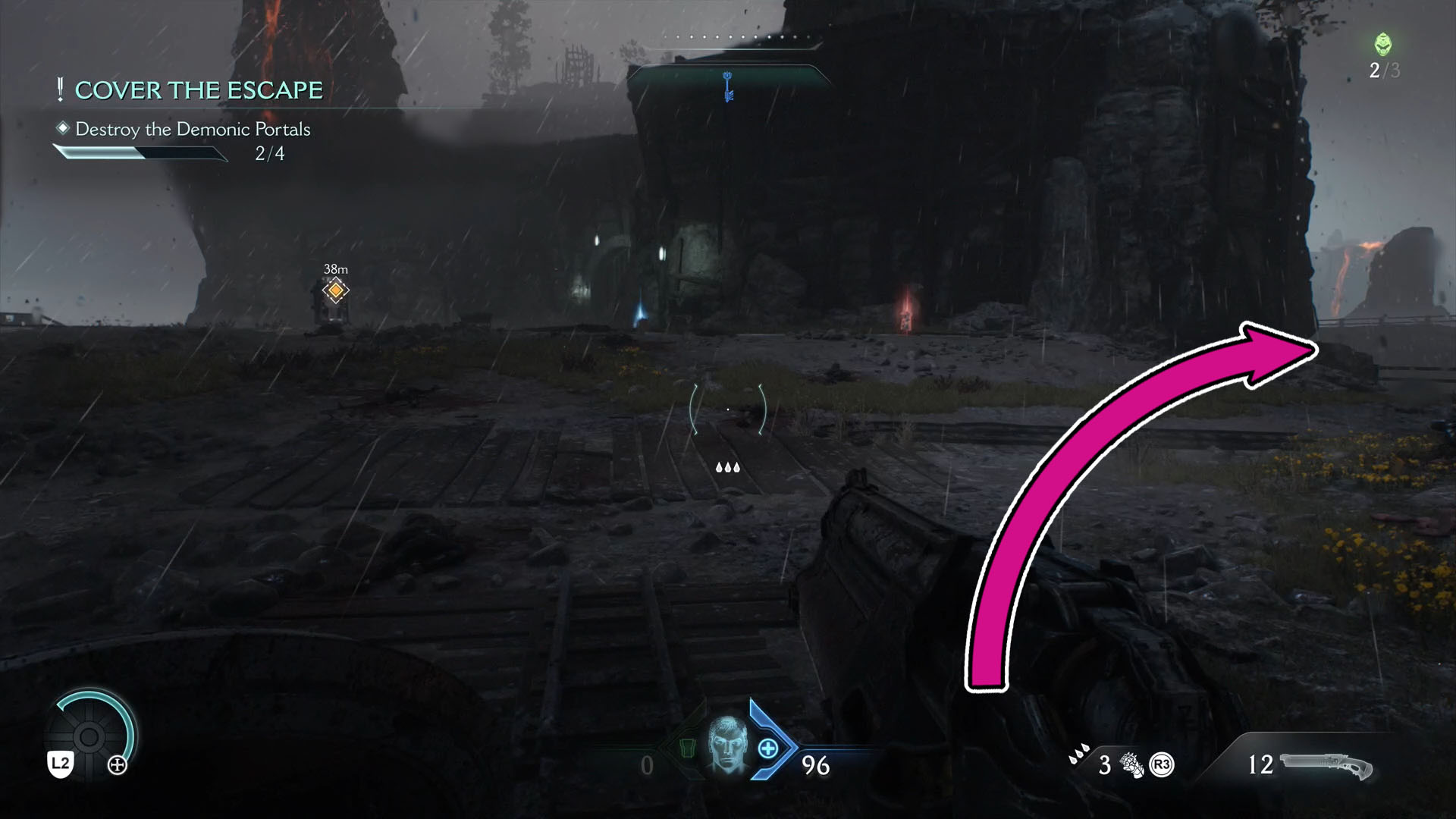Click the three droplets below the crosshair

727,468
